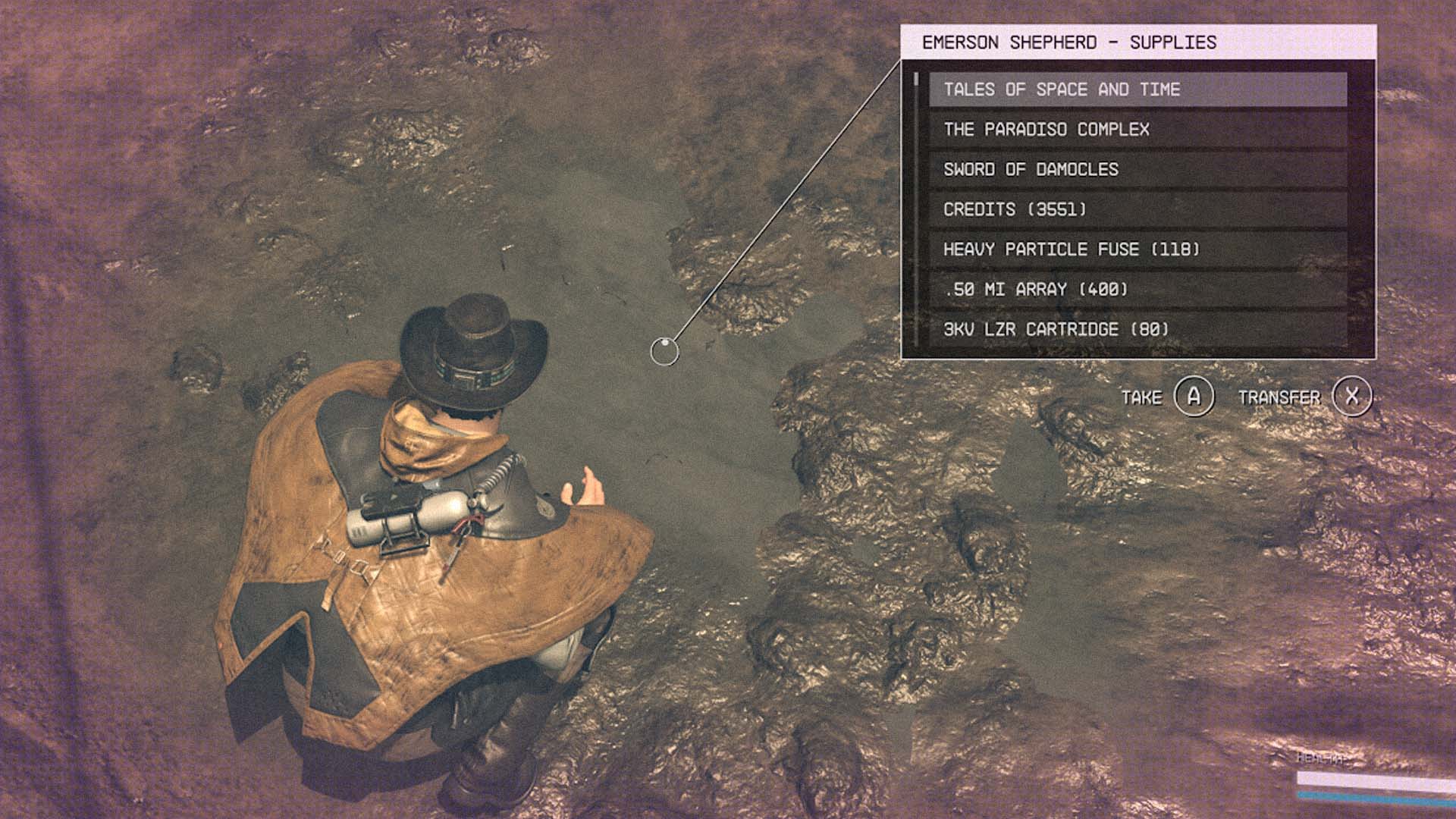
Task: Select the Heavy Particle Fuse ammo row
Action: coord(1137,249)
